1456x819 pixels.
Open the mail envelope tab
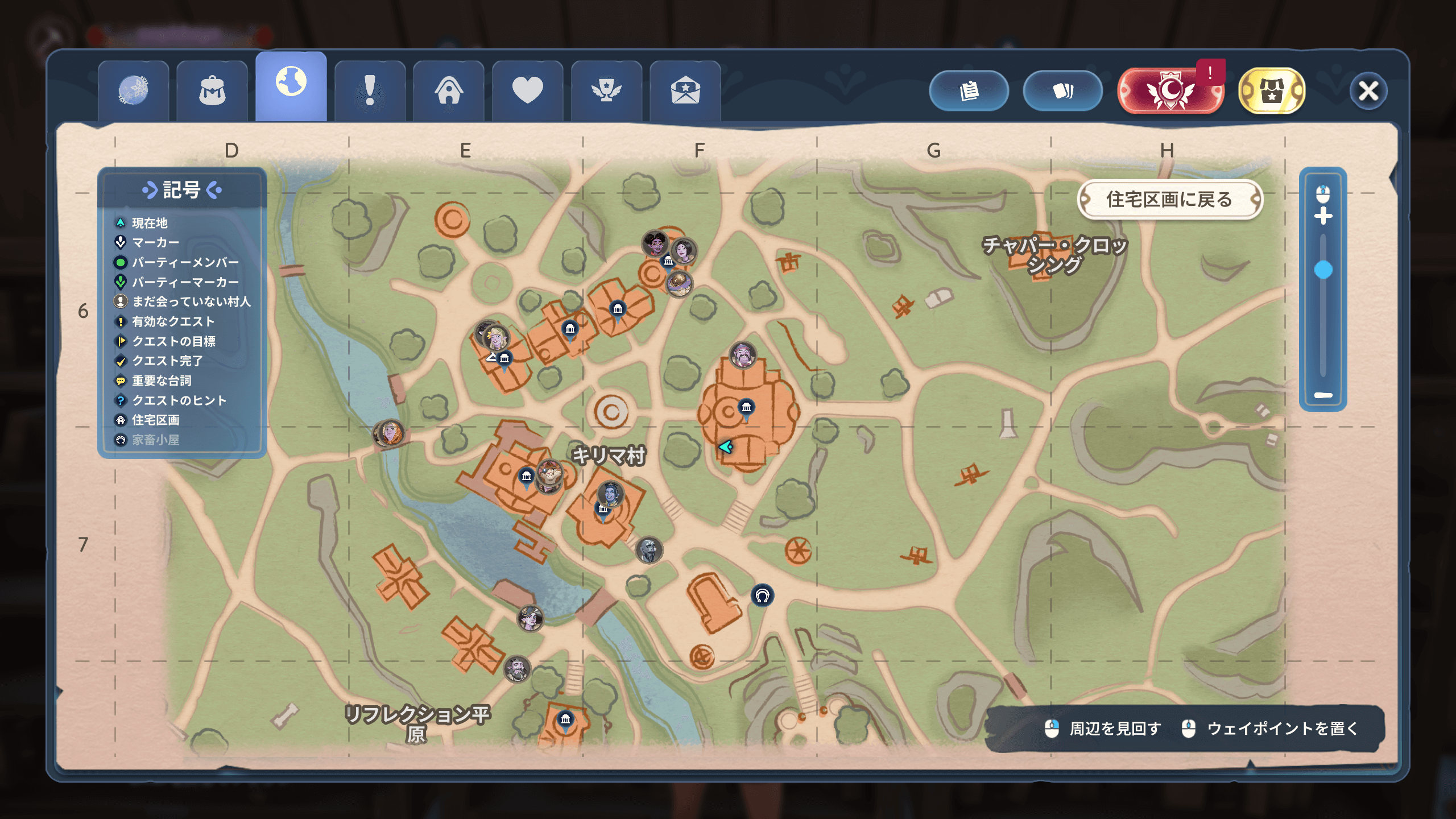click(685, 91)
